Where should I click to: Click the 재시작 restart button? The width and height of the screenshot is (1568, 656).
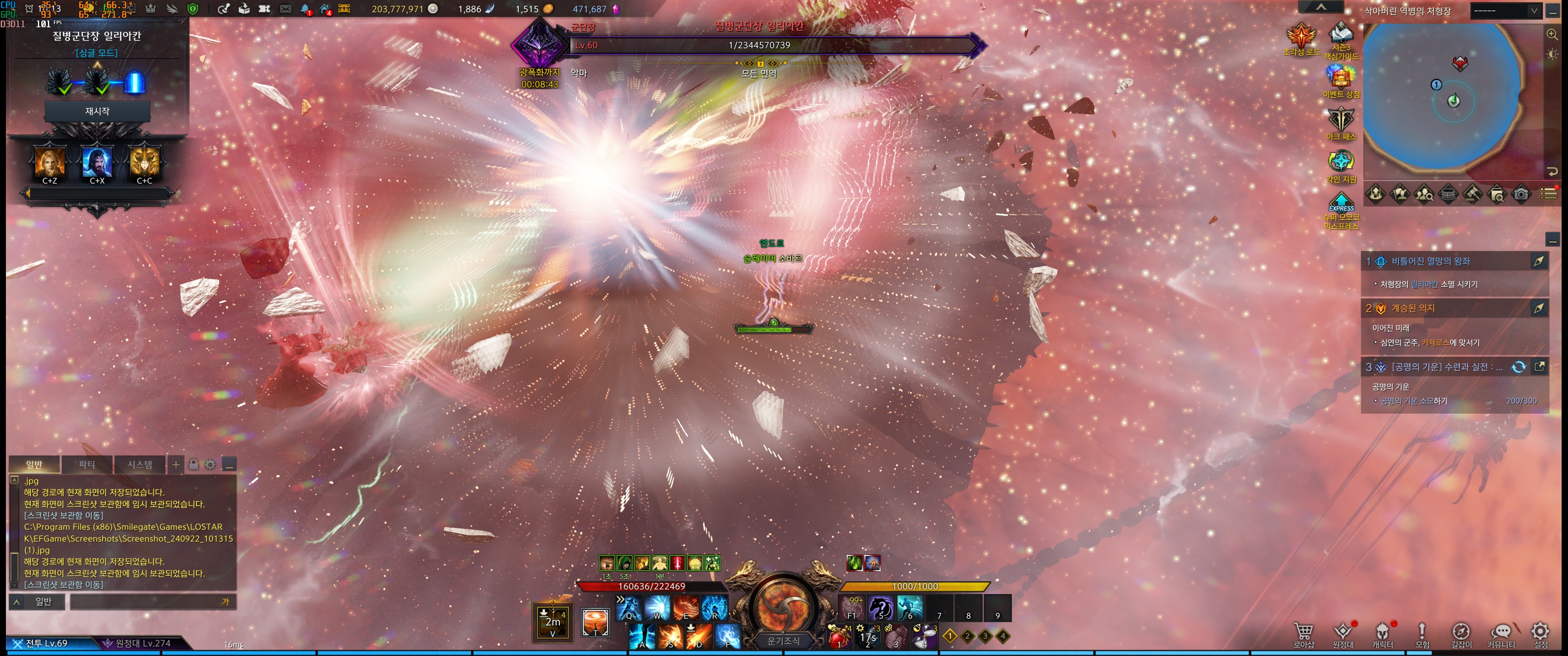tap(98, 111)
